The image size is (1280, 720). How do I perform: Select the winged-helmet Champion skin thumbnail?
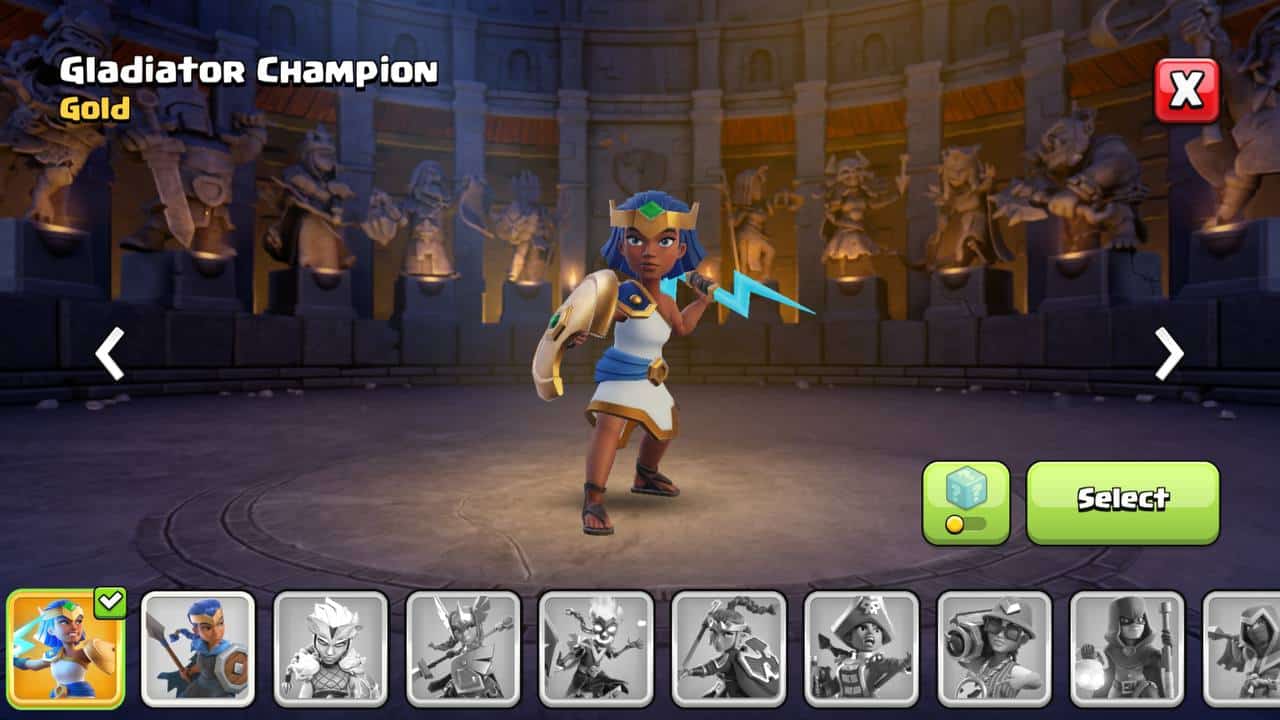pos(464,648)
